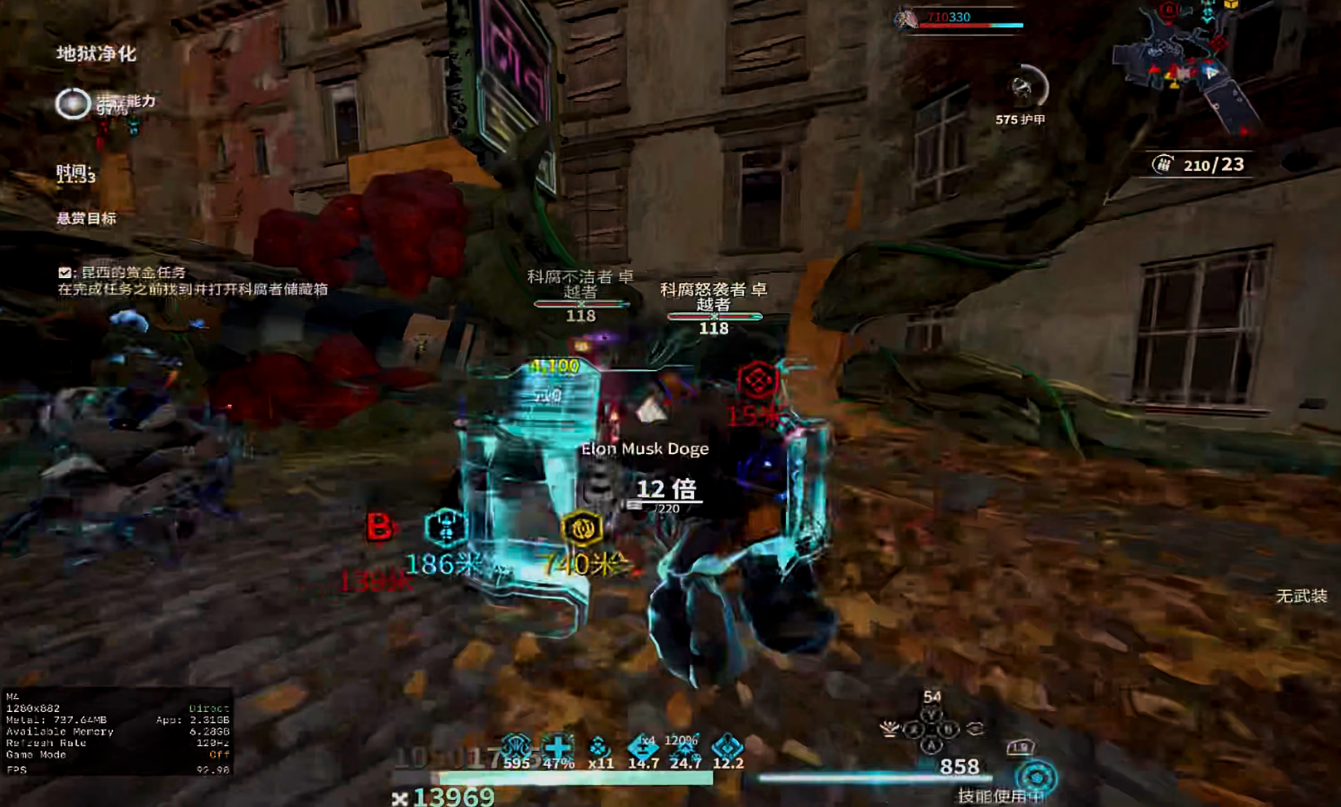
Task: Click the companion icon above 575 护甲
Action: pyautogui.click(x=1022, y=89)
